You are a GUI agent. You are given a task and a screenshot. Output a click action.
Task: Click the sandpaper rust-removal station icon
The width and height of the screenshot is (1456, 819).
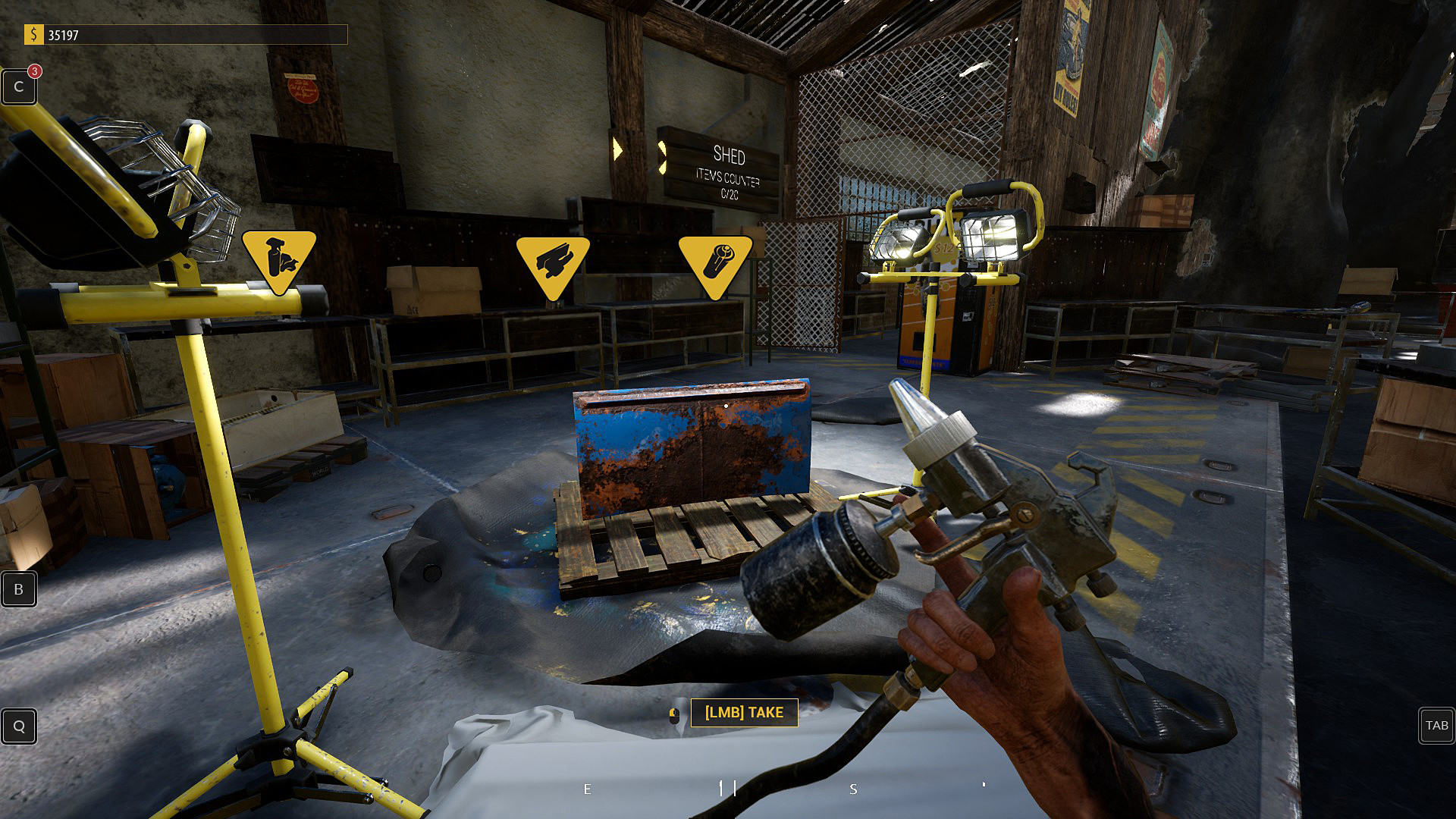point(553,263)
